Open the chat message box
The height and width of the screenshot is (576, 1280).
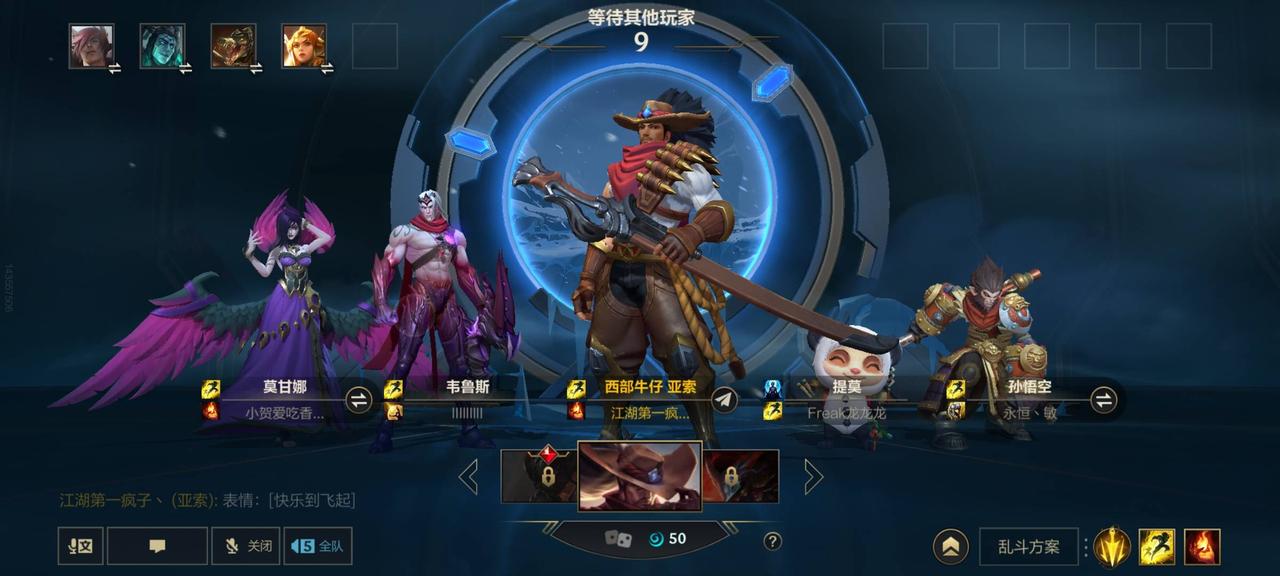(157, 546)
